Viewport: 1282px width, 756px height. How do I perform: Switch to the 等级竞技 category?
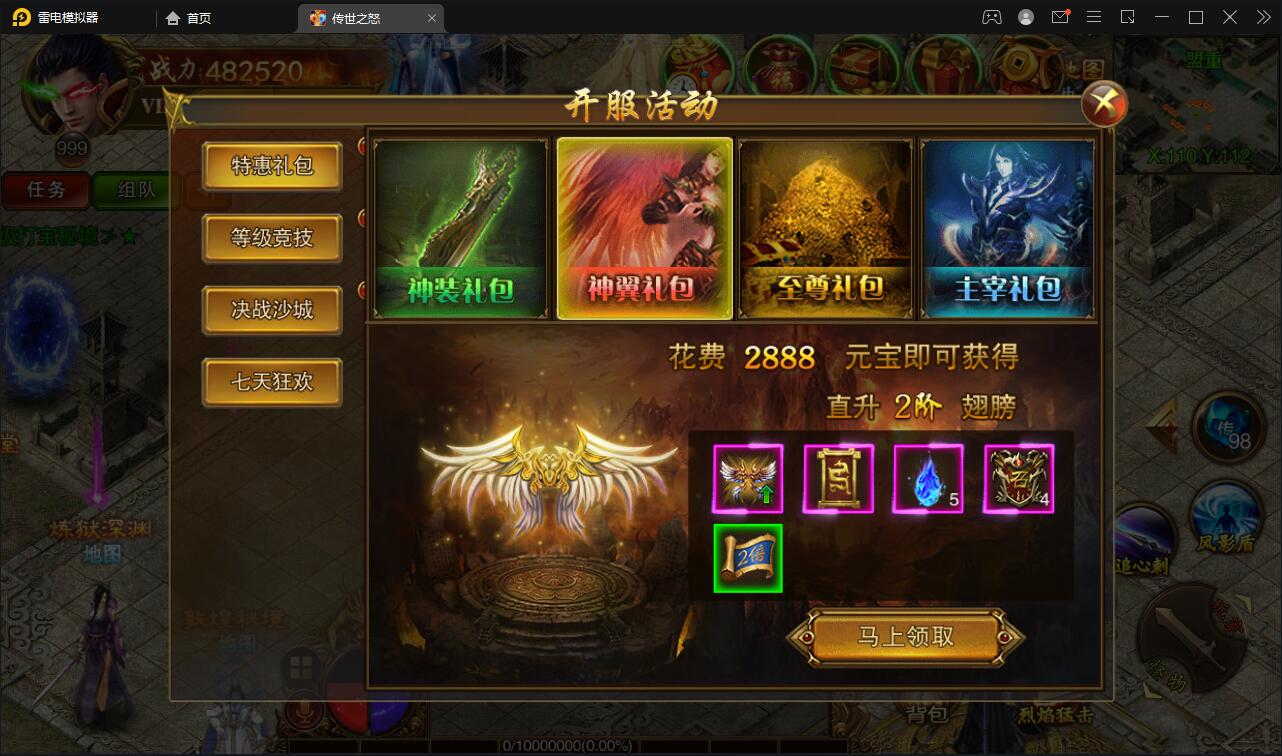coord(271,238)
